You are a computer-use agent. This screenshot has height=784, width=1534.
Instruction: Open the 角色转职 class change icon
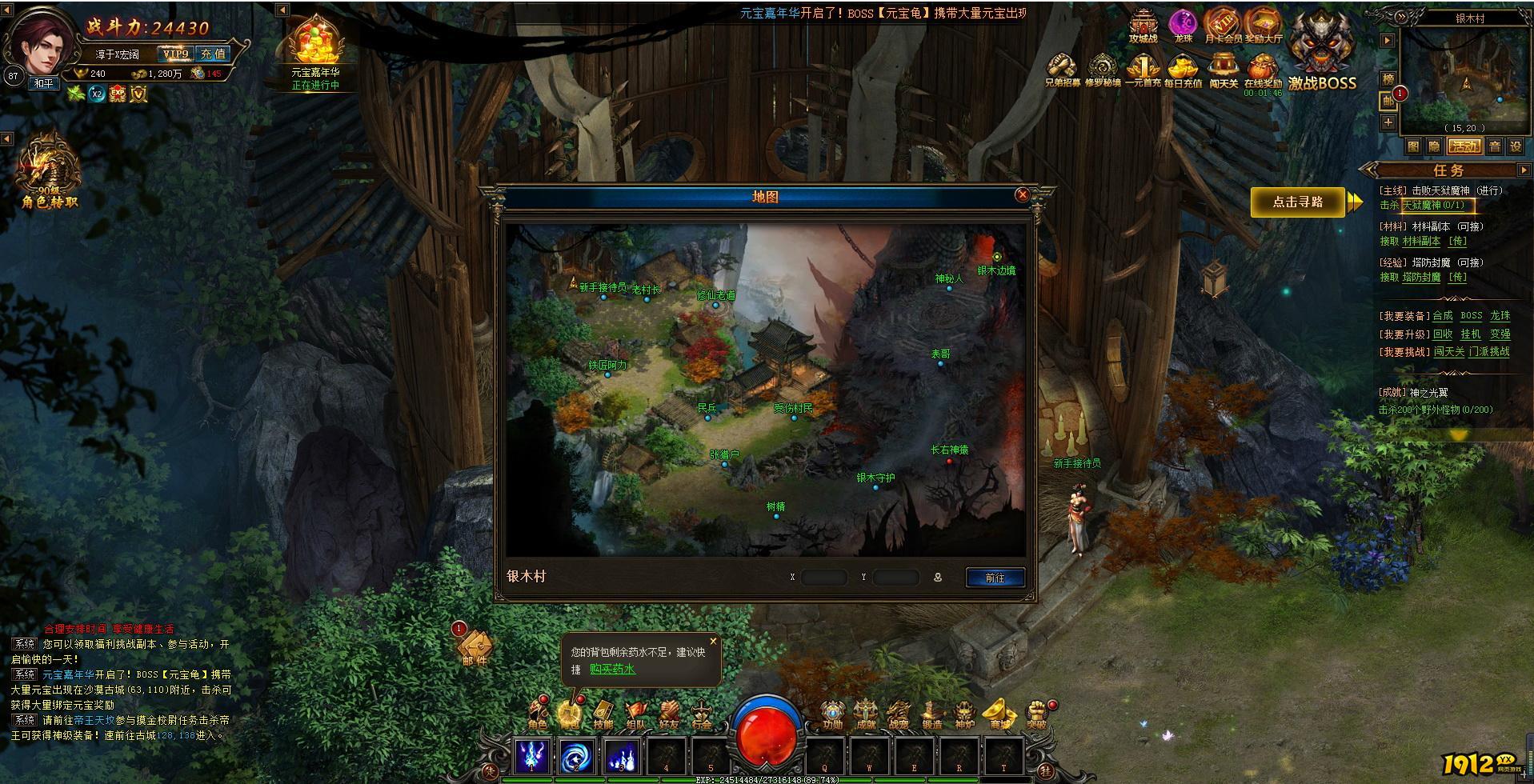pos(50,174)
